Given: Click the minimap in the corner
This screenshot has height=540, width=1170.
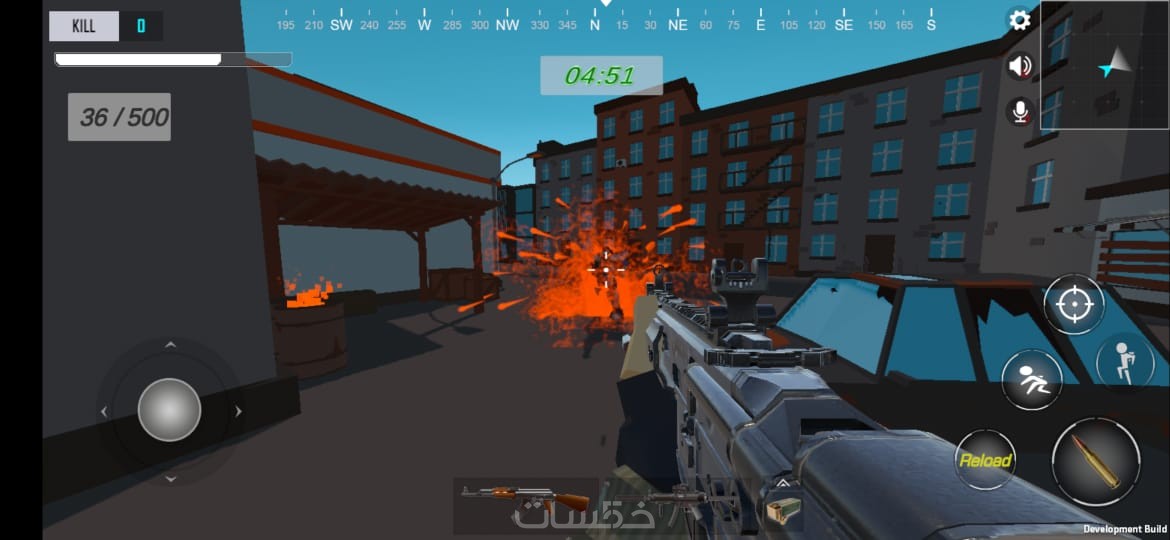Looking at the screenshot, I should 1104,65.
